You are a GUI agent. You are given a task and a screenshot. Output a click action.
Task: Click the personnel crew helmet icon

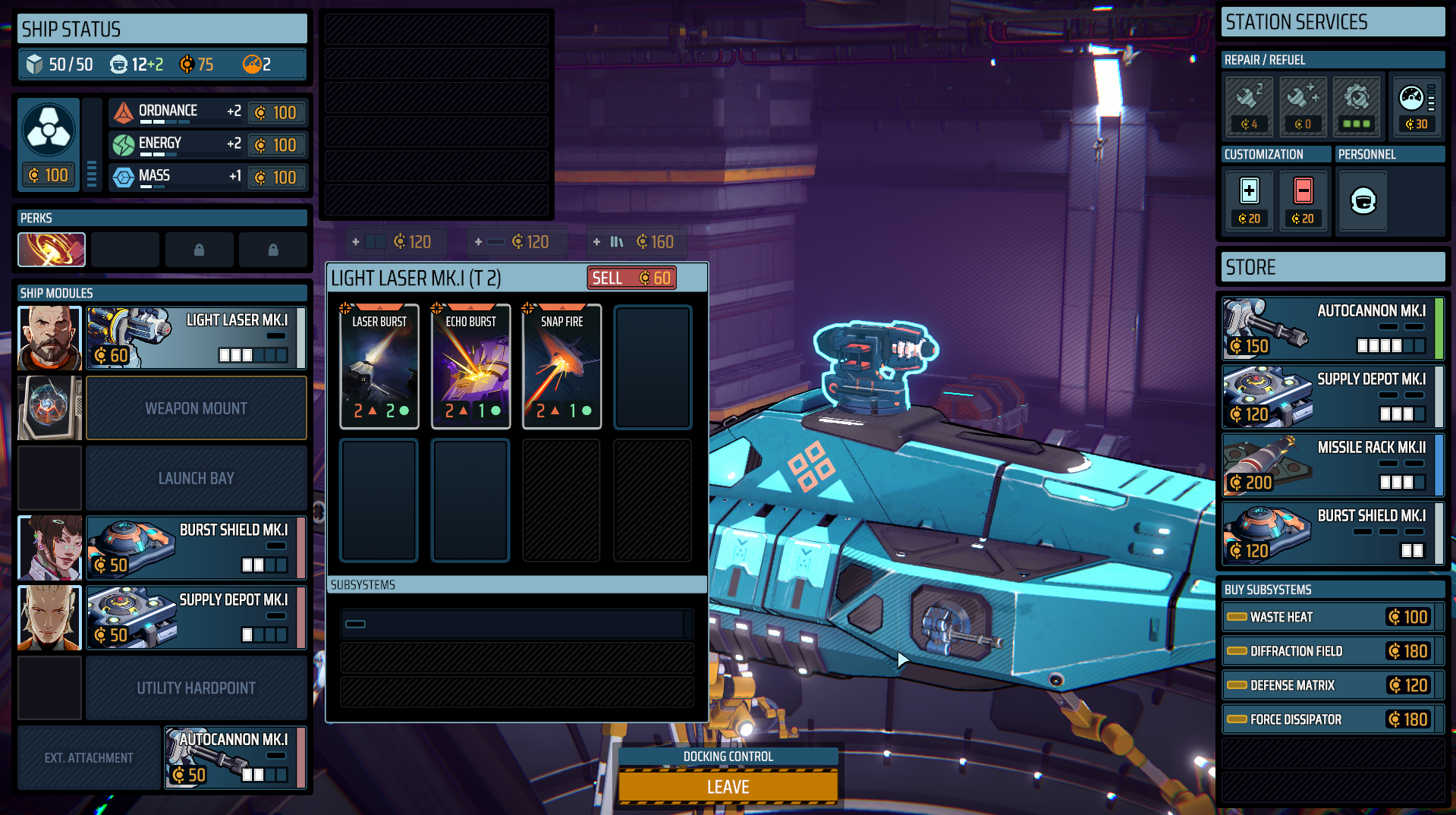click(x=1363, y=201)
